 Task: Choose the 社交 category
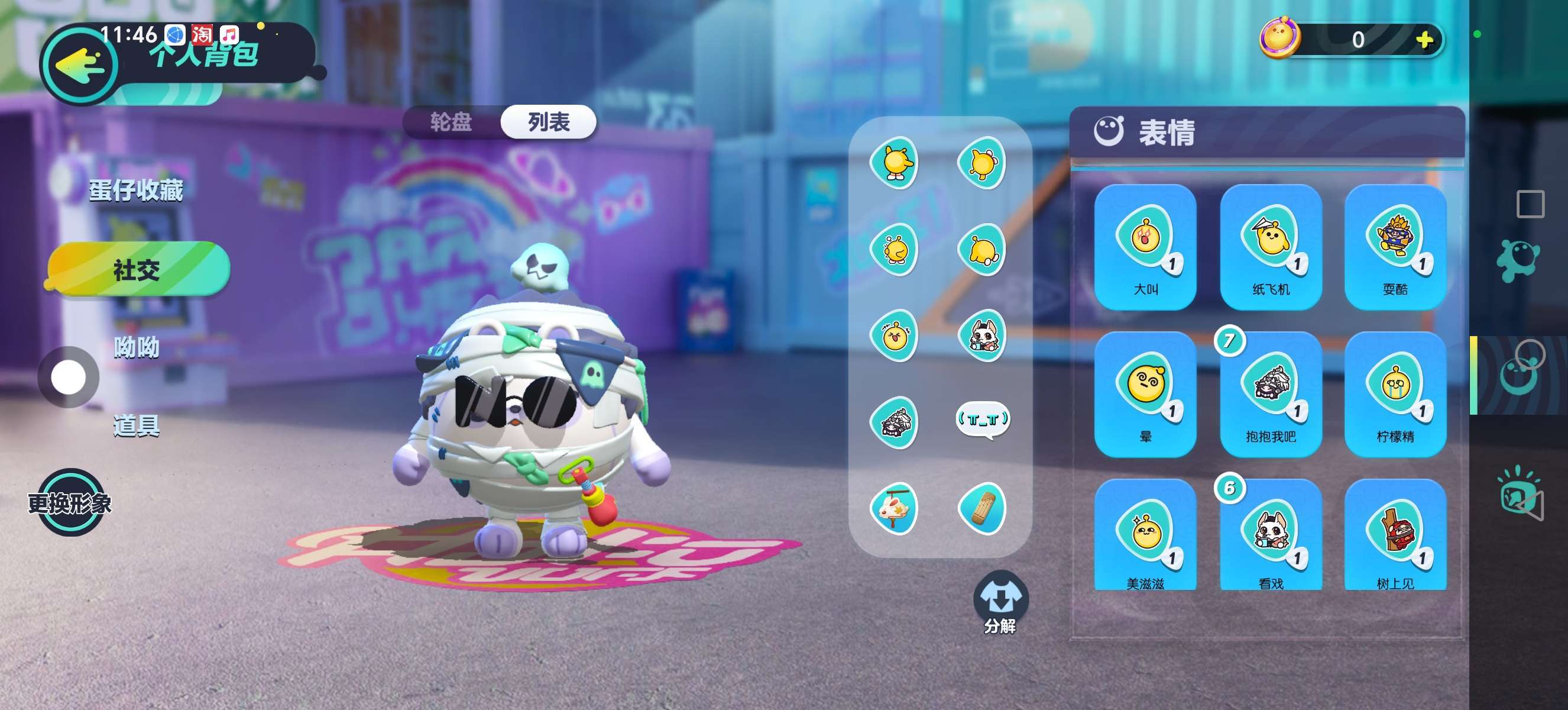click(138, 269)
